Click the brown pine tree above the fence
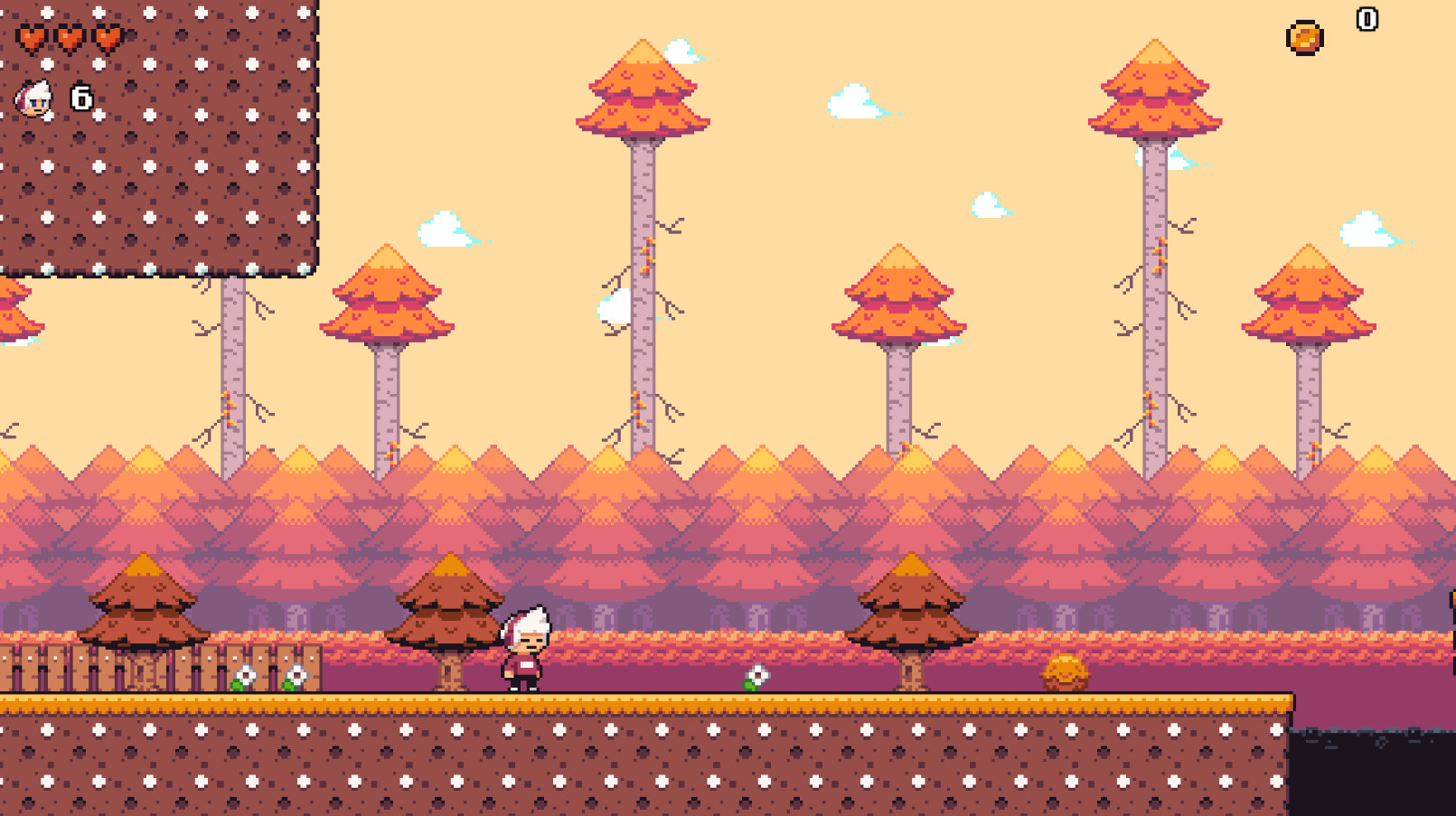The image size is (1456, 816). point(145,605)
